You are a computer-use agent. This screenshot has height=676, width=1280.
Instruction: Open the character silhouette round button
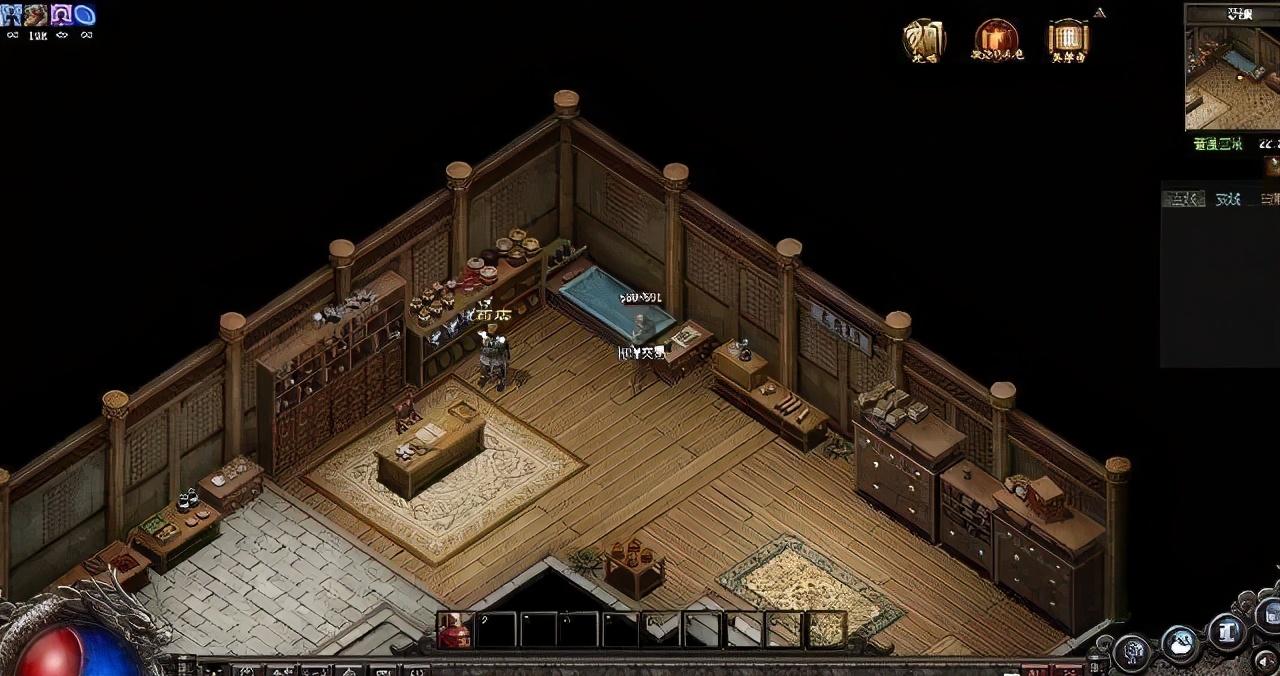tap(1132, 650)
